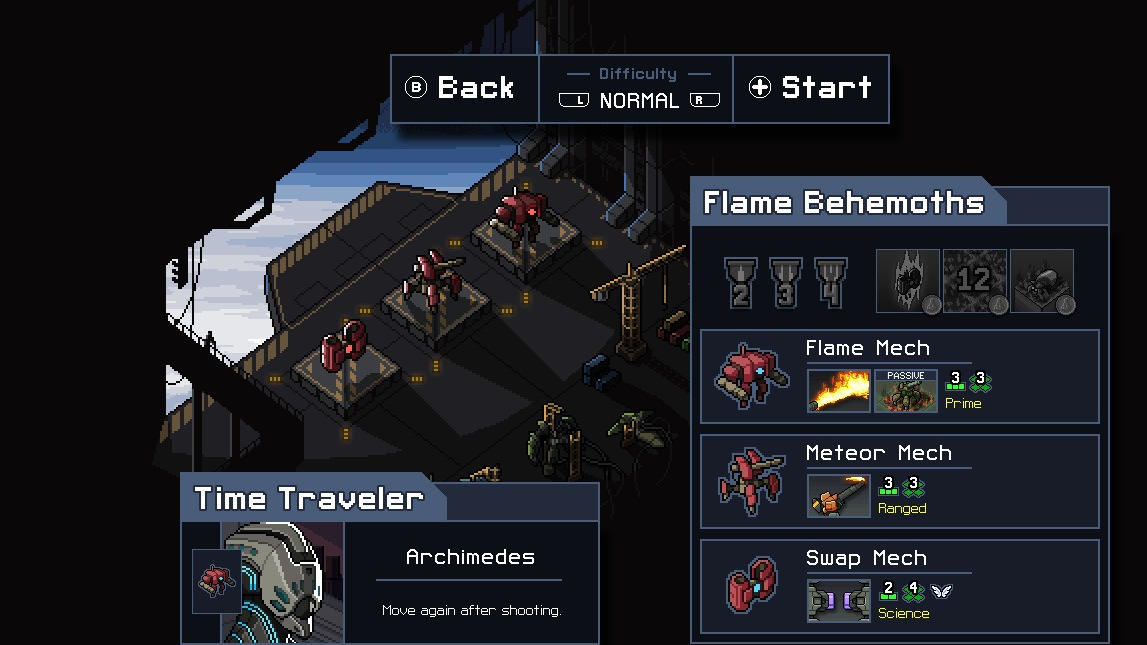Change the NORMAL difficulty setting
1147x645 pixels.
[x=638, y=100]
